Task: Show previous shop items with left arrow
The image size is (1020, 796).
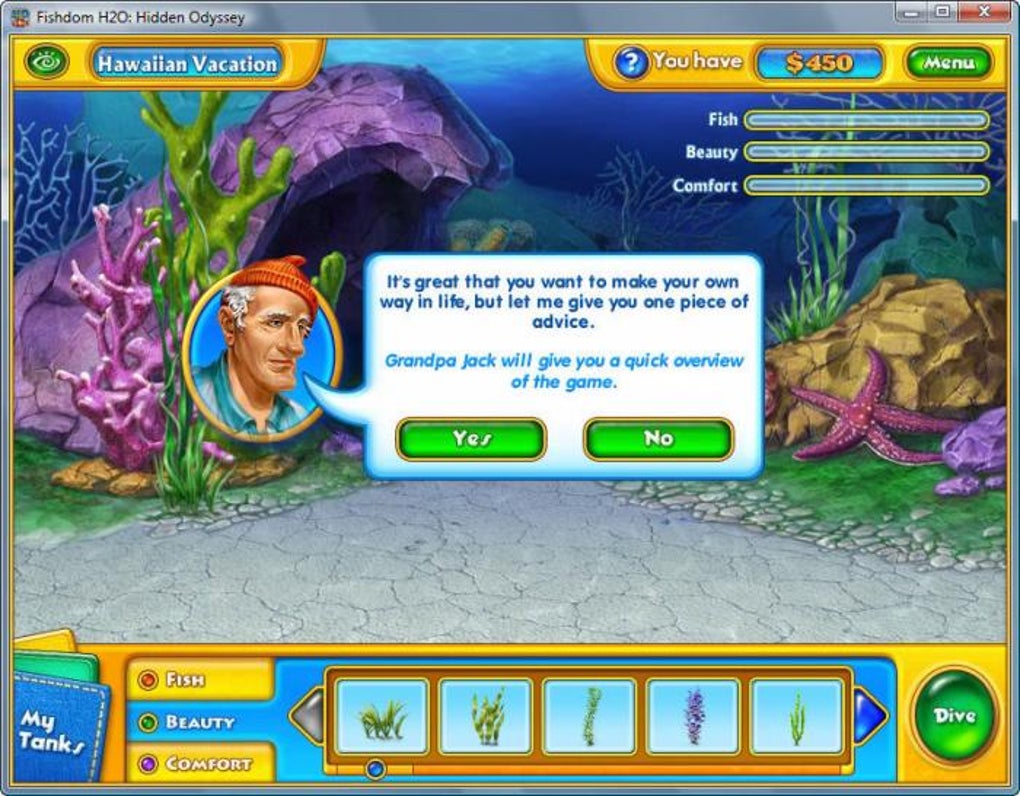Action: (x=307, y=716)
